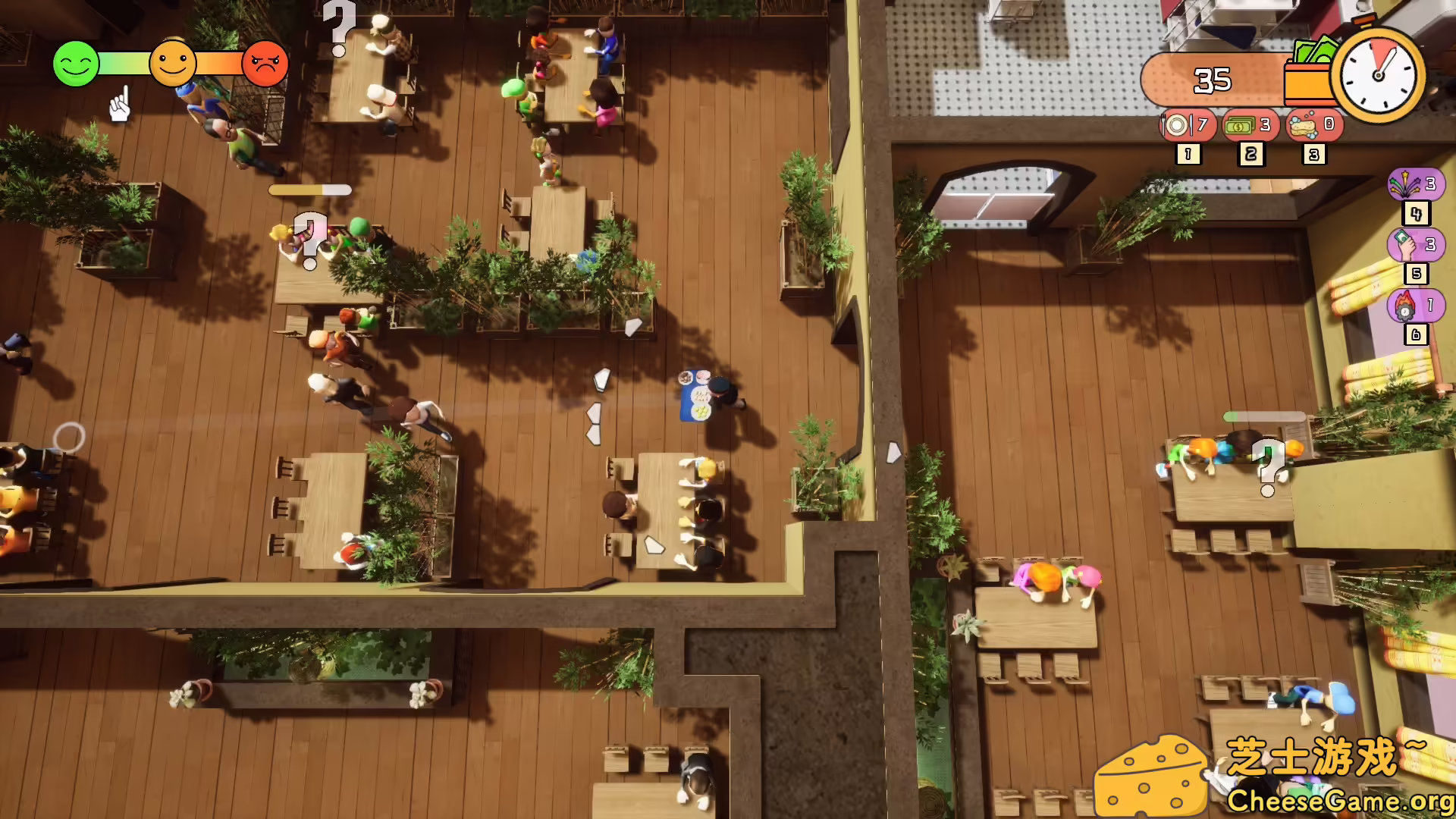The height and width of the screenshot is (819, 1456).
Task: Click the yellow progress bar above the customers
Action: coord(311,188)
